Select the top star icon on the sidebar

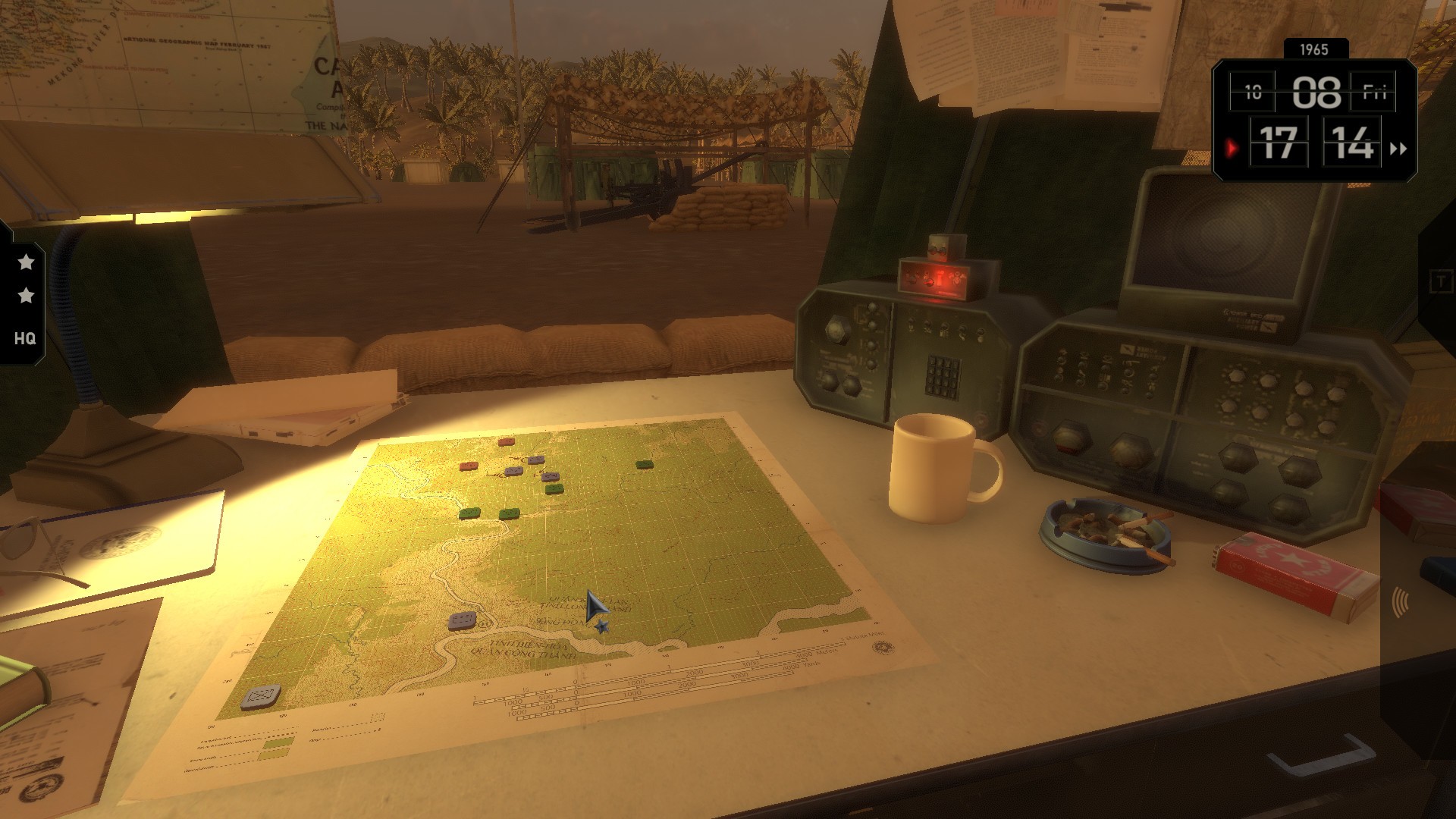pos(27,262)
